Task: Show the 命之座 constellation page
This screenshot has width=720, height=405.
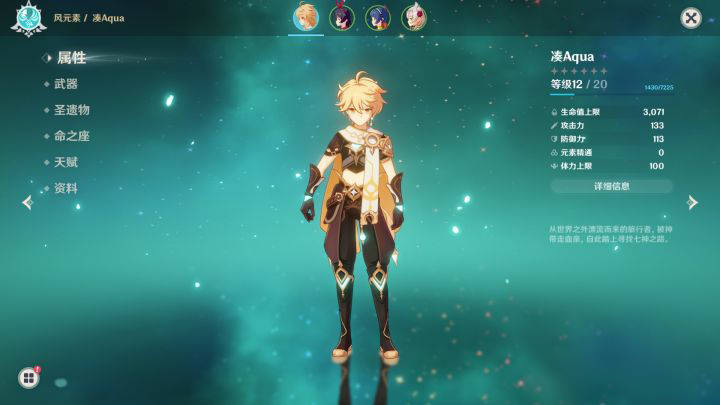Action: pyautogui.click(x=72, y=136)
